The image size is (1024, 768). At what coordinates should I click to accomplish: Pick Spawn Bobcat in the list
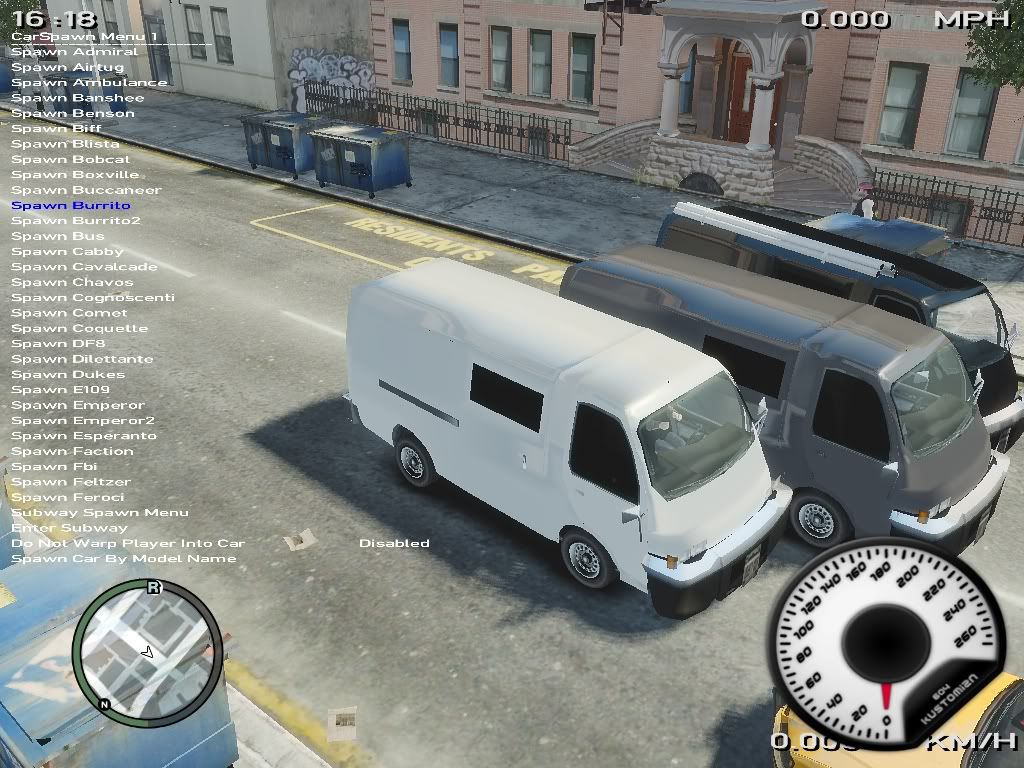click(x=70, y=160)
